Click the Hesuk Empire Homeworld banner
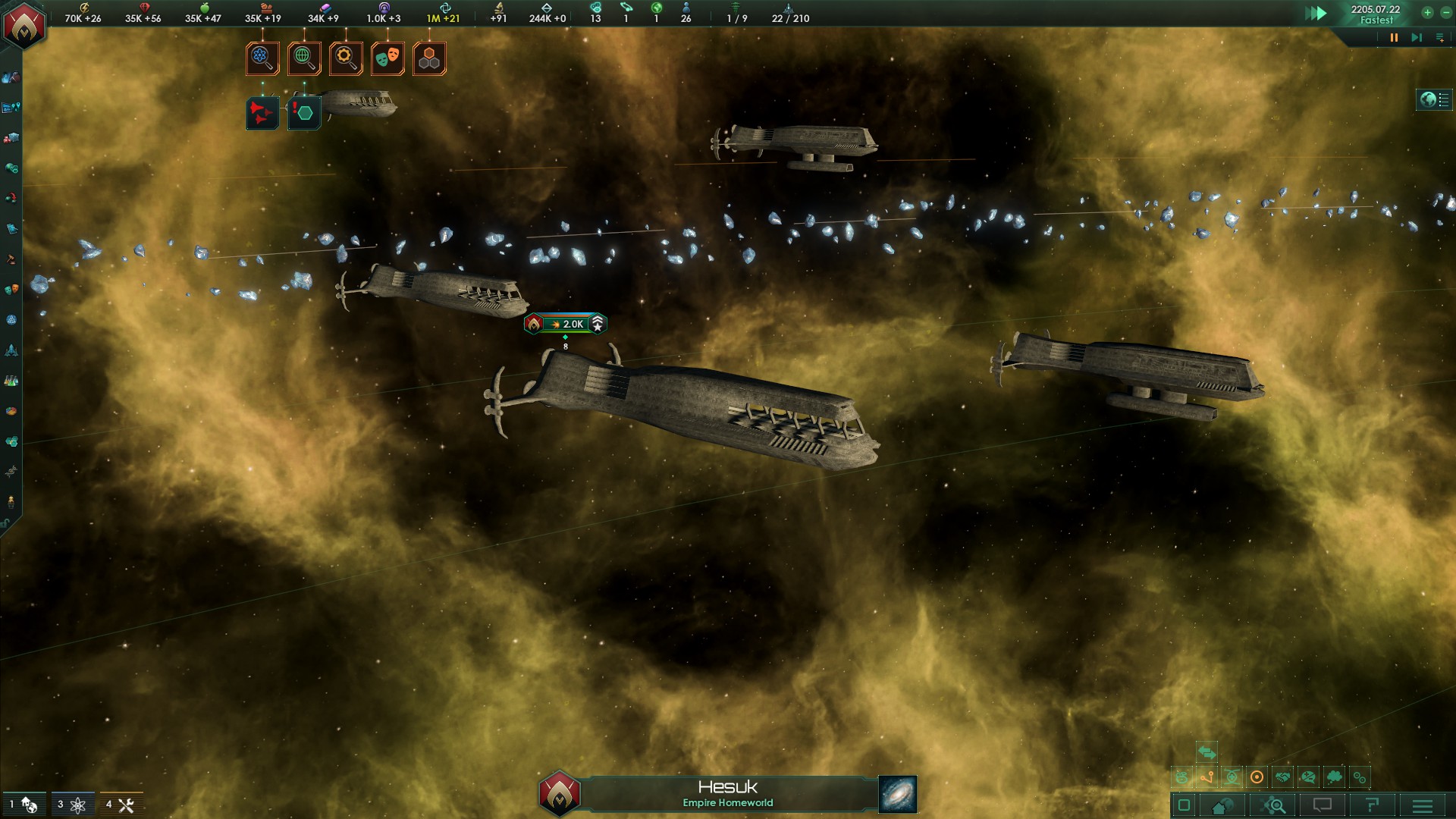Image resolution: width=1456 pixels, height=819 pixels. (727, 793)
